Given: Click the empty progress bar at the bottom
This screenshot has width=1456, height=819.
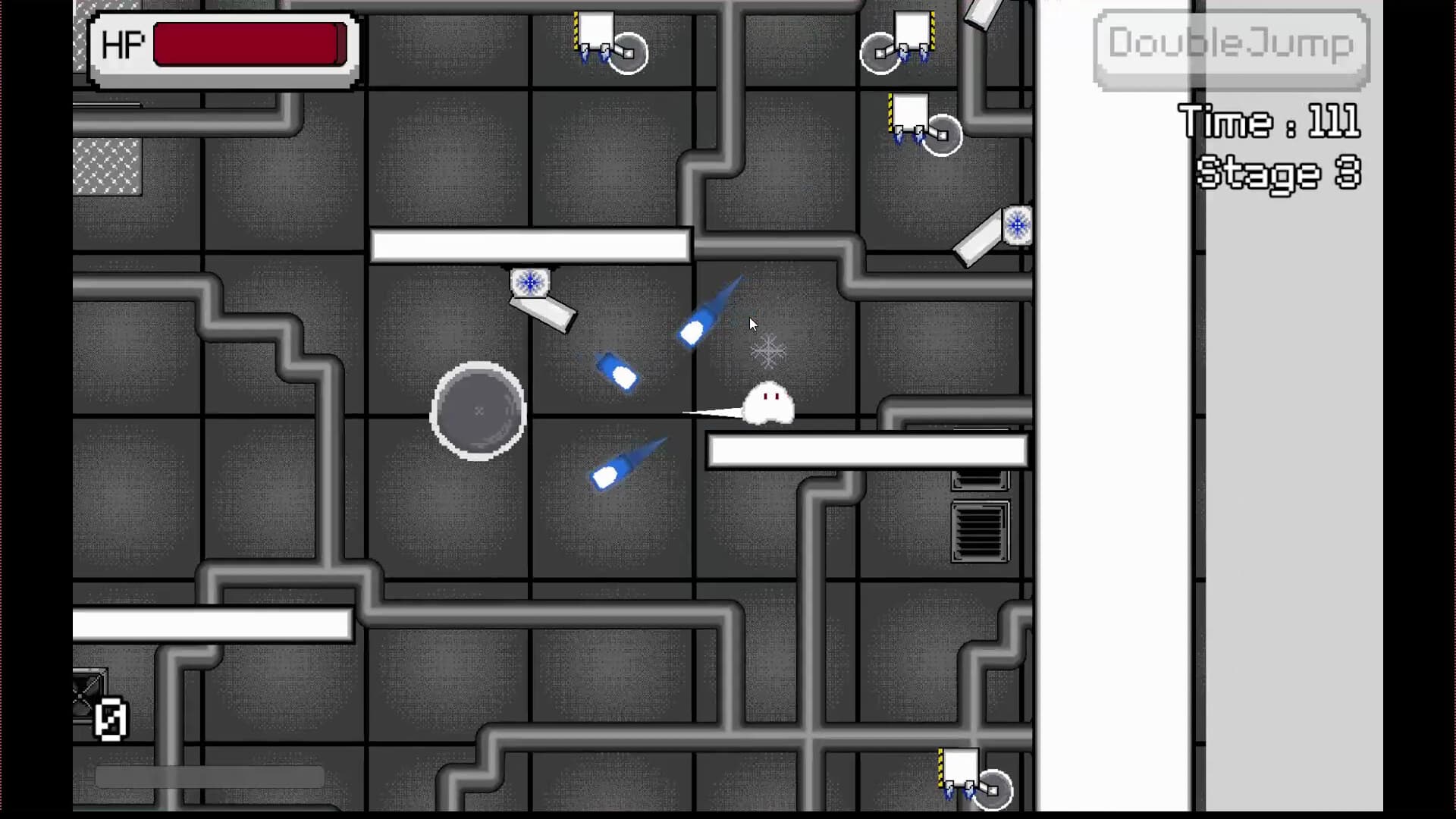Looking at the screenshot, I should tap(209, 775).
